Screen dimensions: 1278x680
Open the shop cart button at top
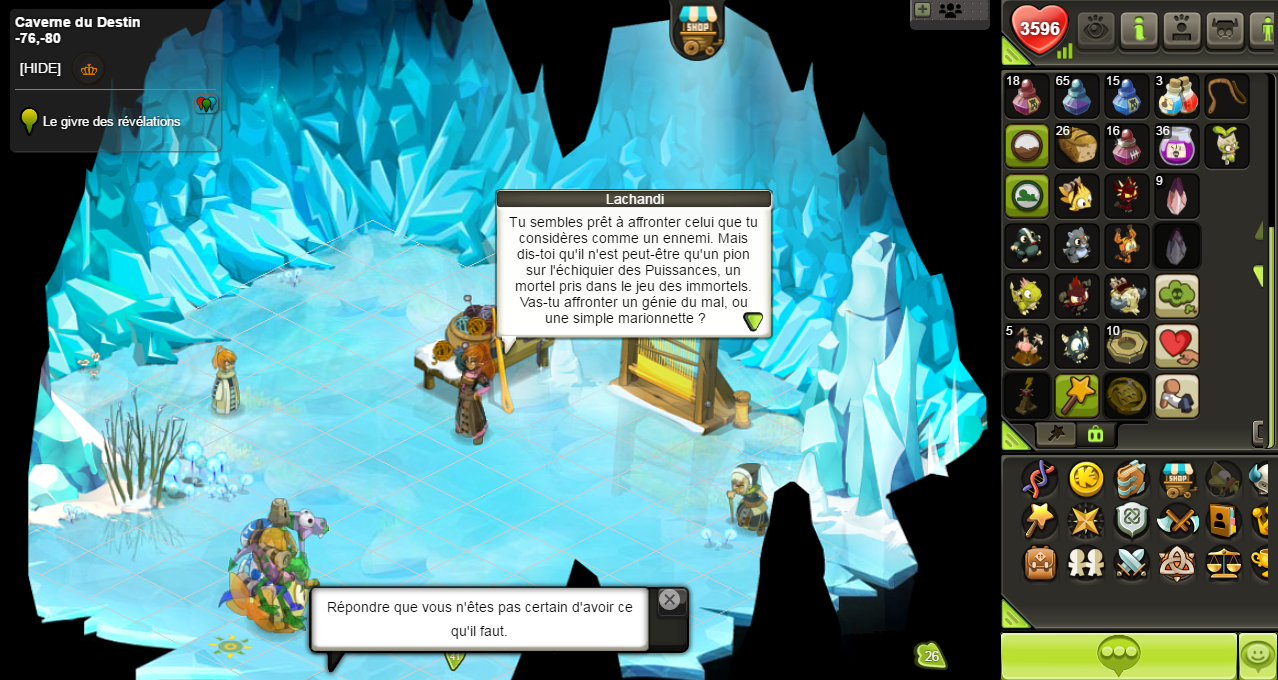(x=697, y=27)
